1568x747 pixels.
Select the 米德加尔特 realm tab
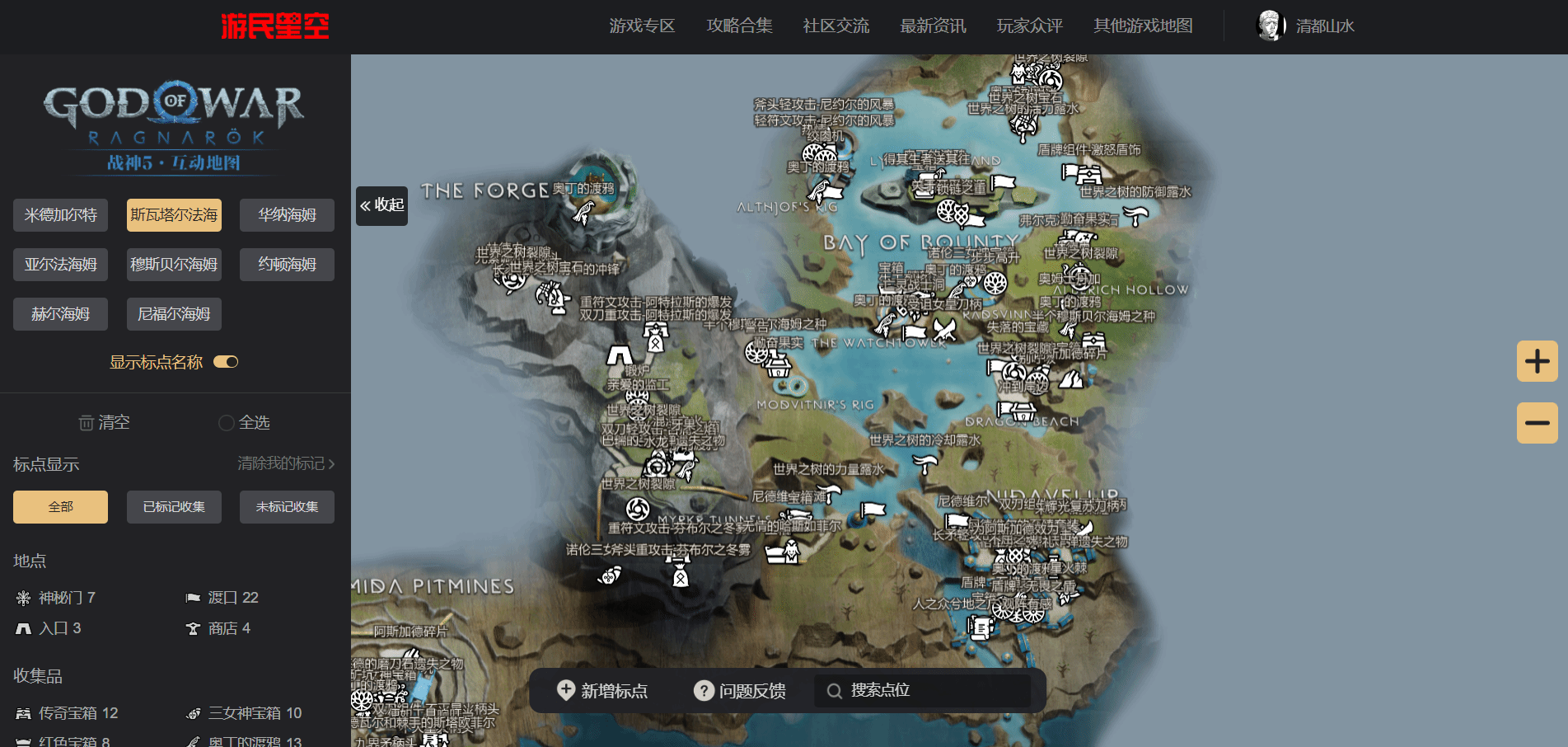[60, 215]
